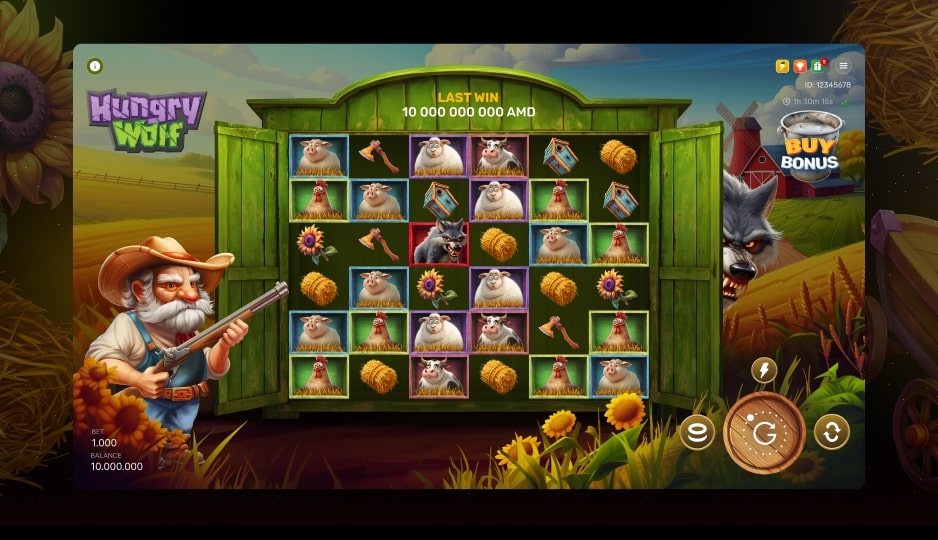Enable autoplay with the circular arrows button
Viewport: 938px width, 540px height.
831,432
